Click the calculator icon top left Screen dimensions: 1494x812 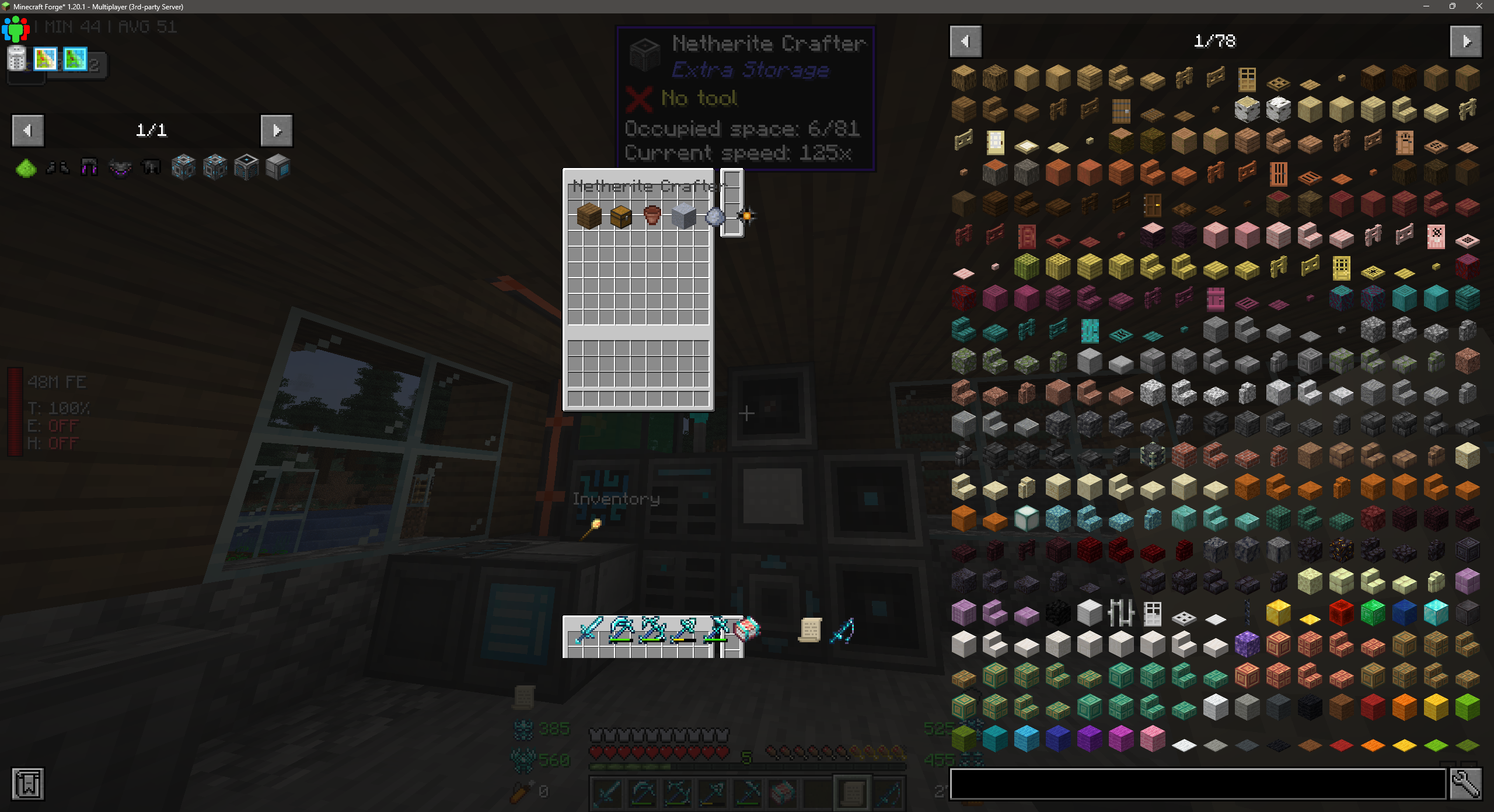(x=17, y=59)
